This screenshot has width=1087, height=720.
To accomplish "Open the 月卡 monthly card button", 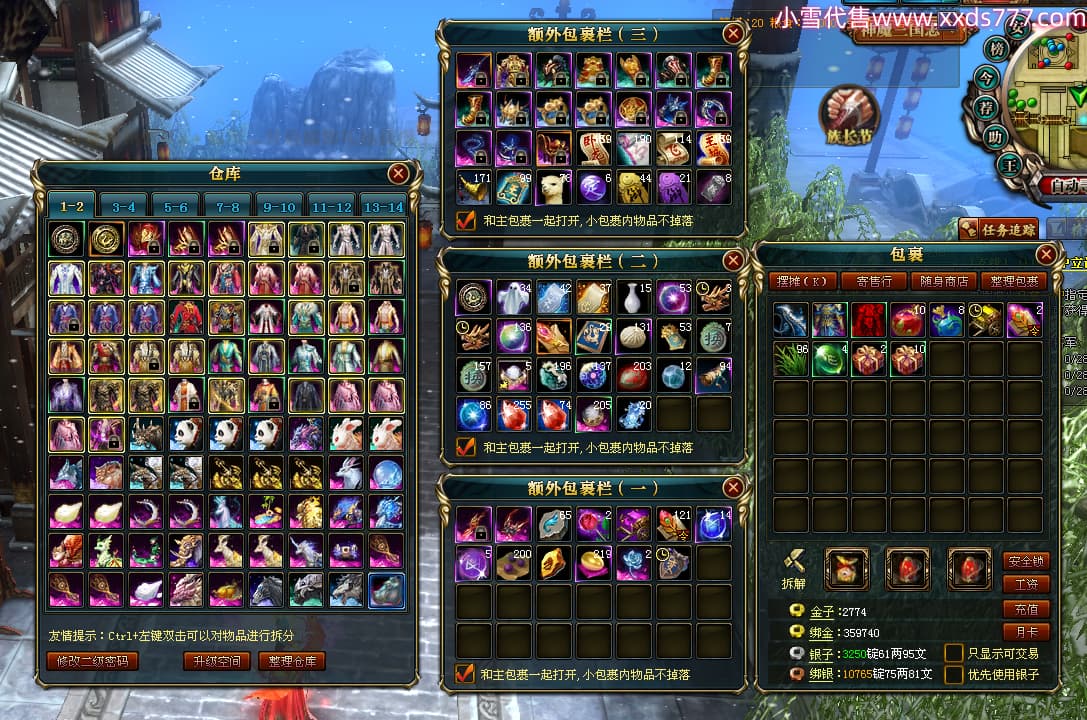I will pyautogui.click(x=1026, y=632).
